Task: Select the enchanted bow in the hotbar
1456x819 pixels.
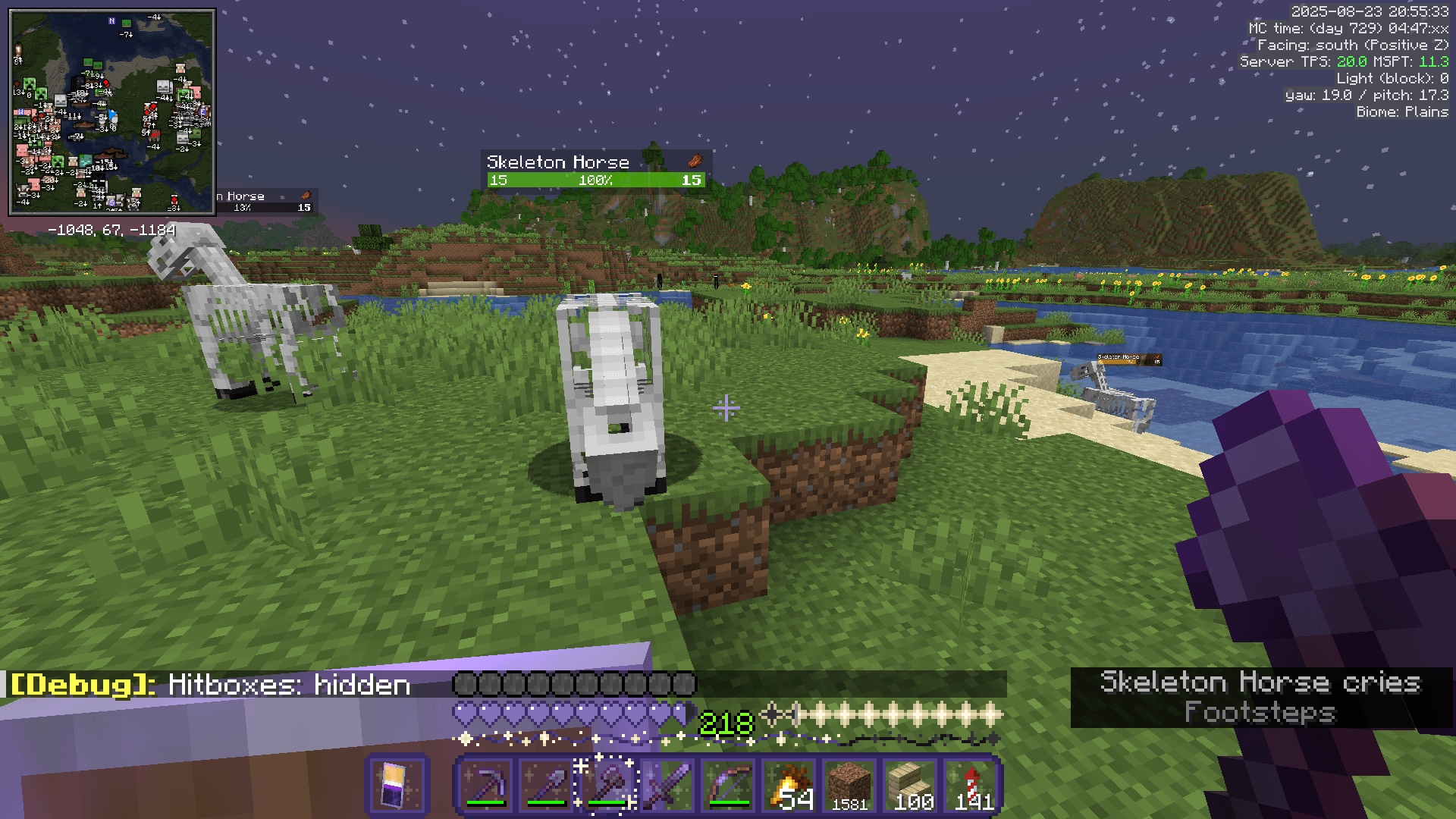Action: [x=726, y=785]
